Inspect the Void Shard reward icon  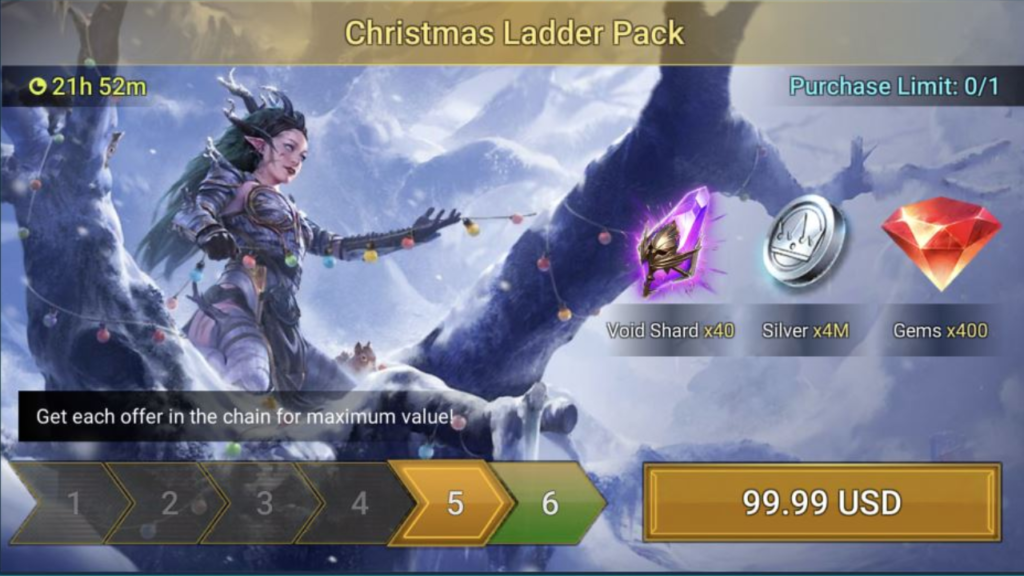click(x=671, y=243)
